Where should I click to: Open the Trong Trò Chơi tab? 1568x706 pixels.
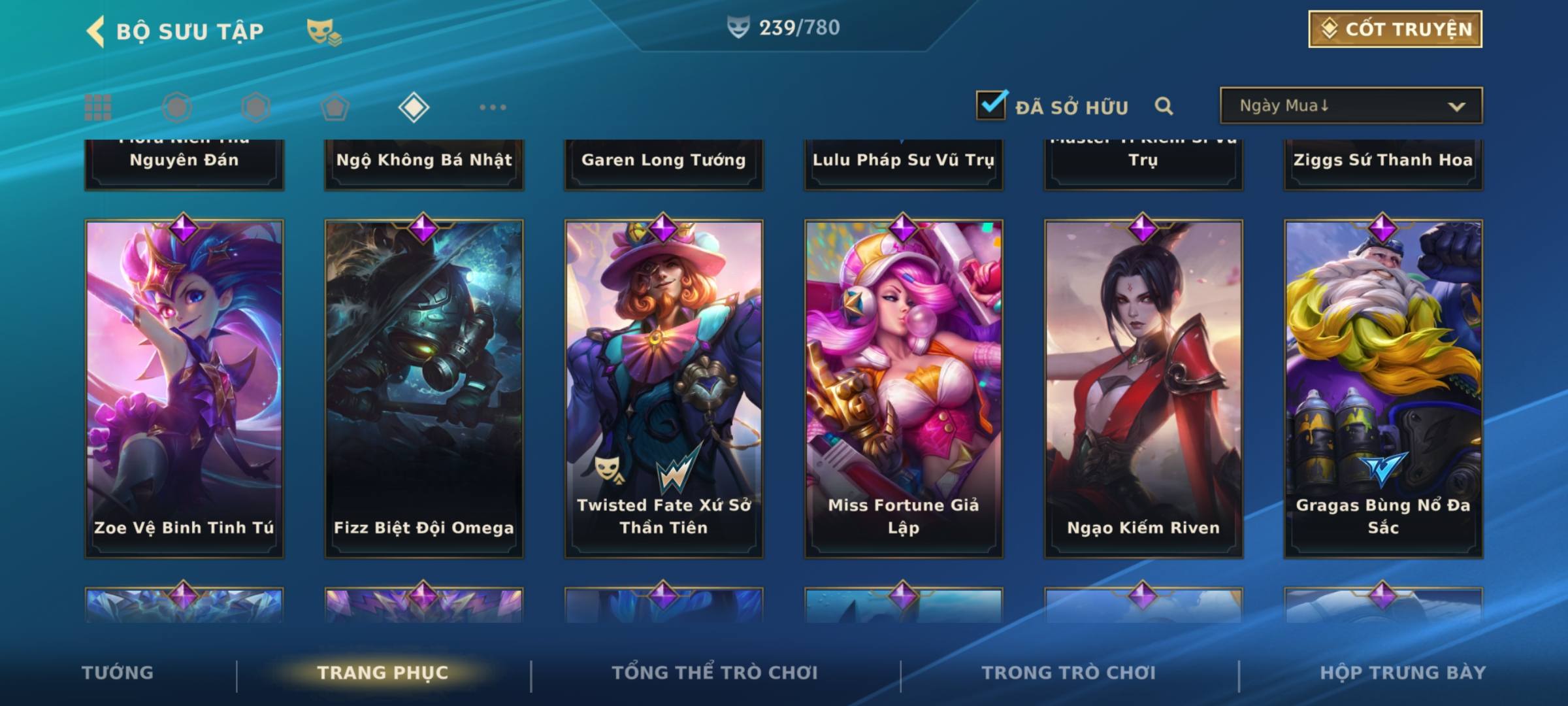tap(1069, 673)
